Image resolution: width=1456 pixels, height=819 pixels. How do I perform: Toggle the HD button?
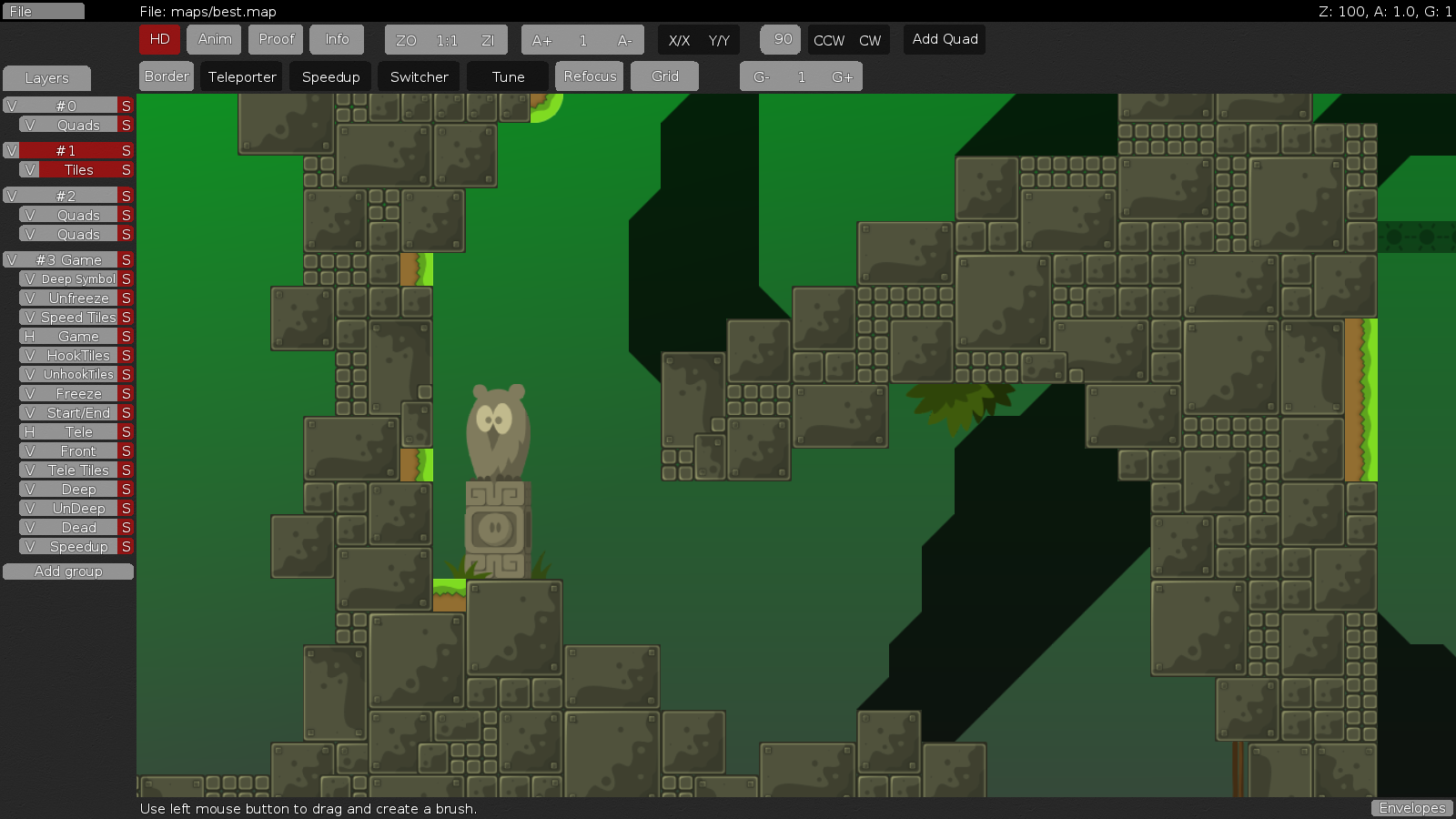(159, 39)
